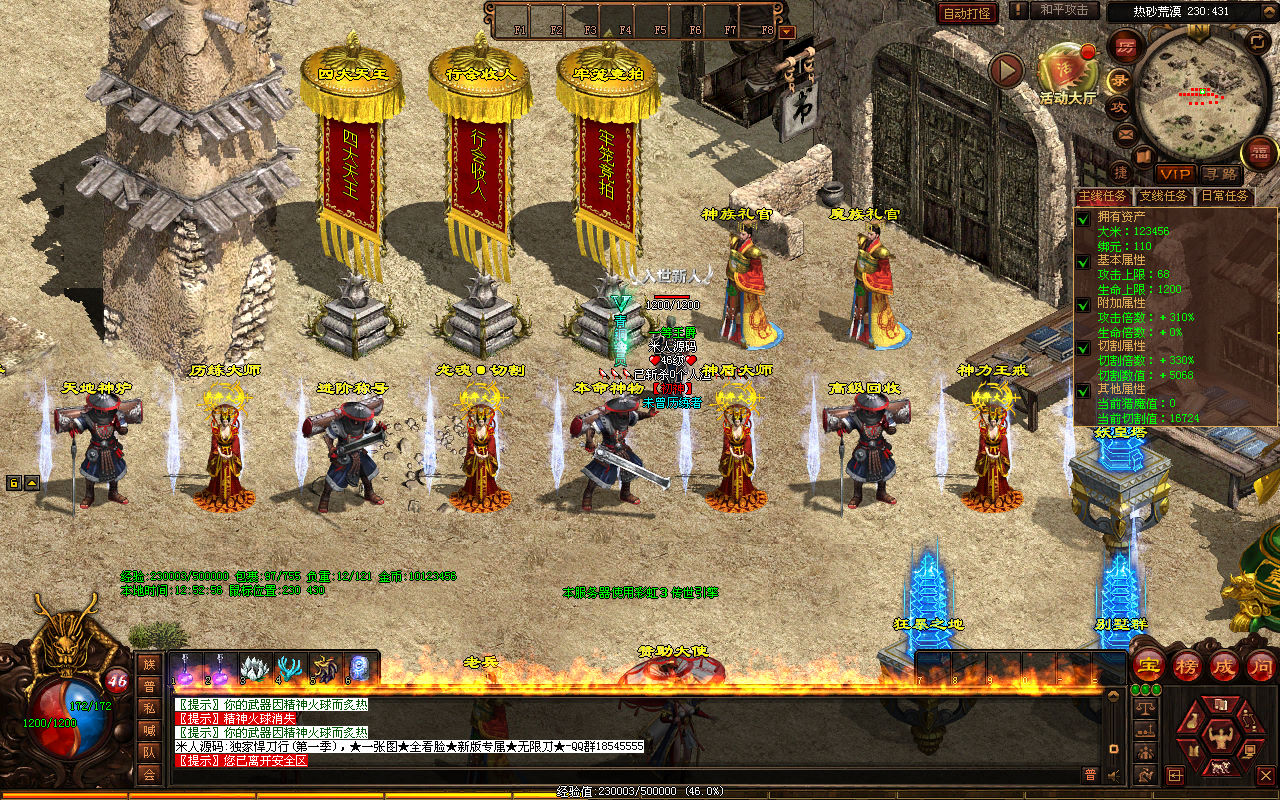
Task: Open the mail envelope icon
Action: (x=1126, y=133)
